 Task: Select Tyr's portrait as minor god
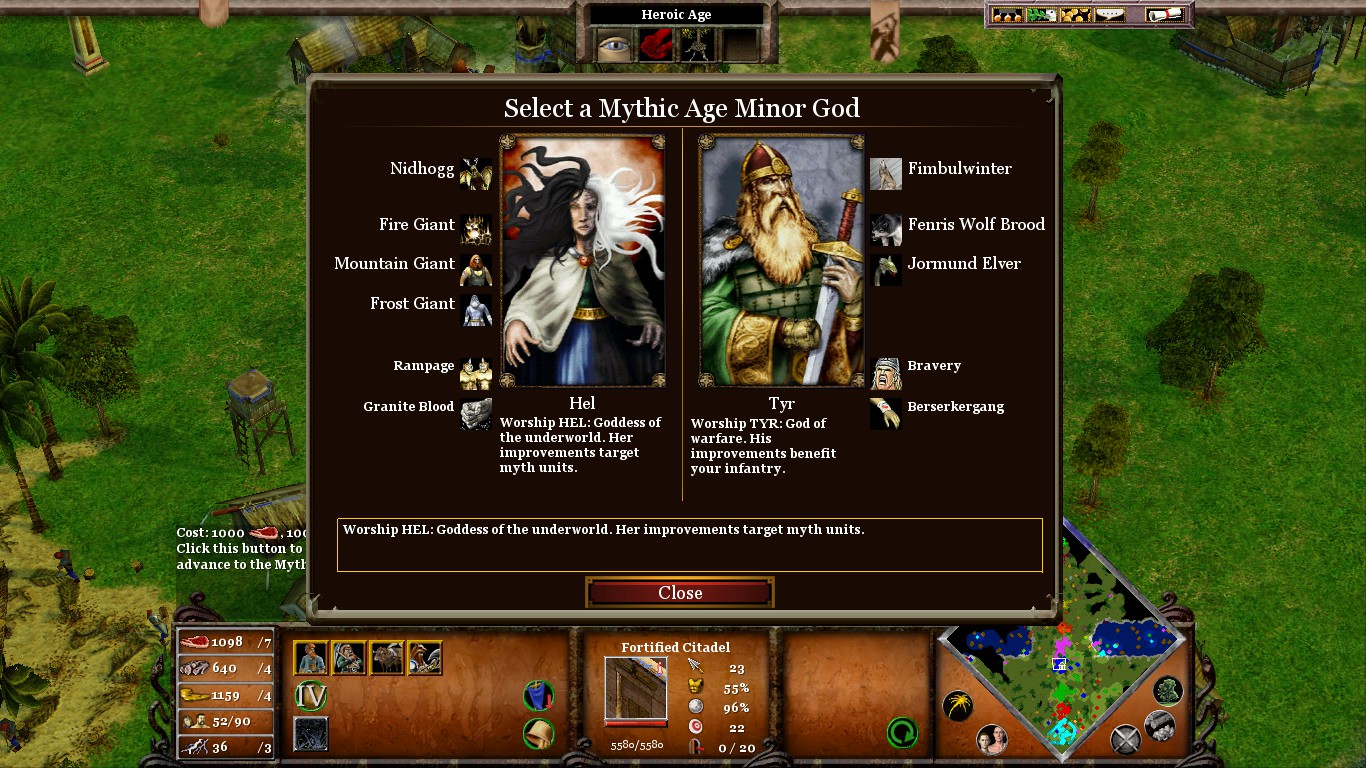(781, 261)
